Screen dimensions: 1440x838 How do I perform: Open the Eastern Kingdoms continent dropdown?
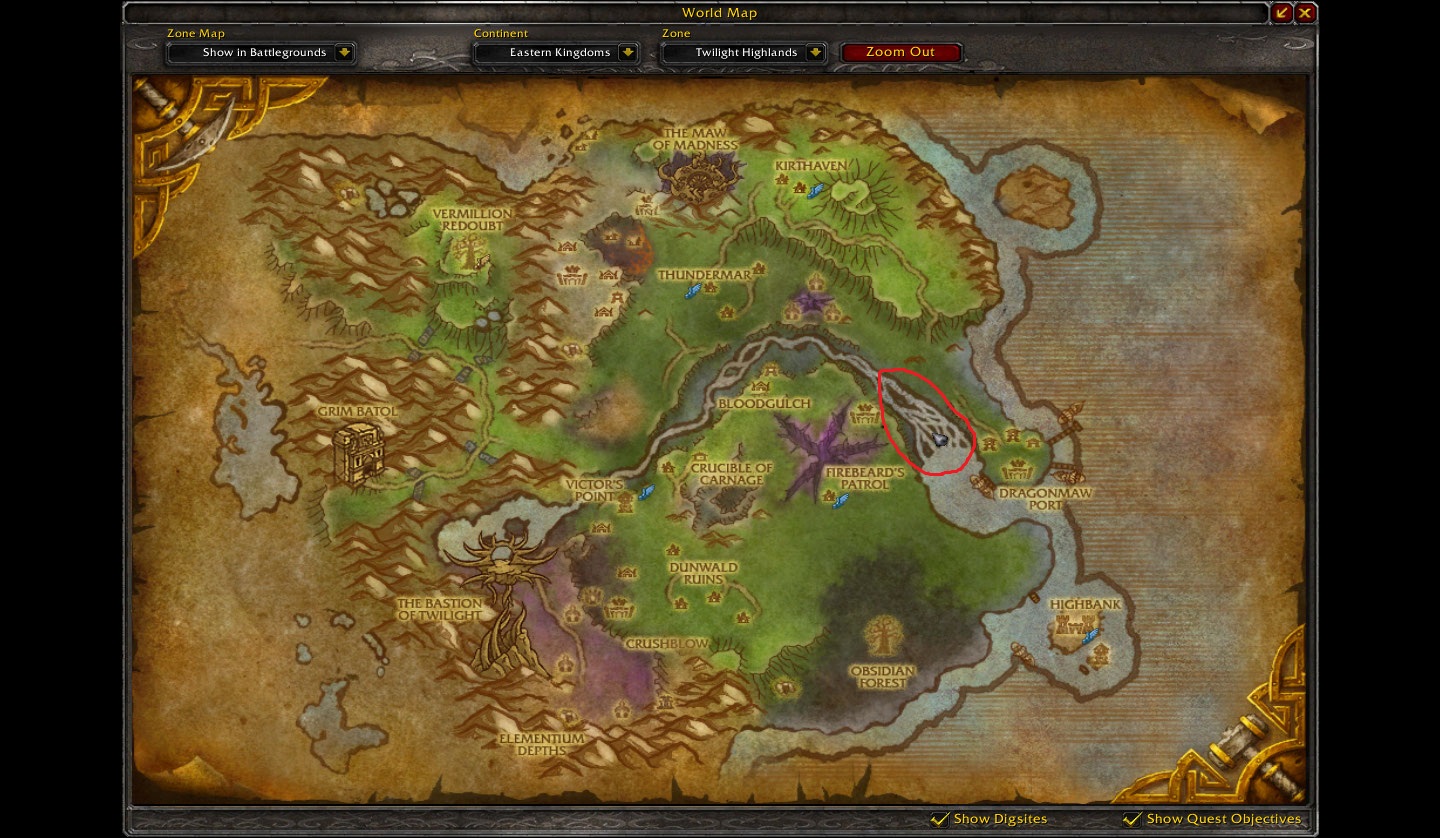point(556,52)
